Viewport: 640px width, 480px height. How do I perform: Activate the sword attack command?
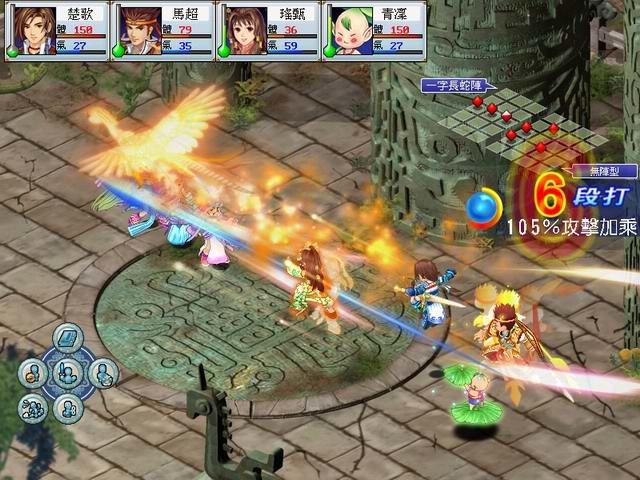click(68, 374)
